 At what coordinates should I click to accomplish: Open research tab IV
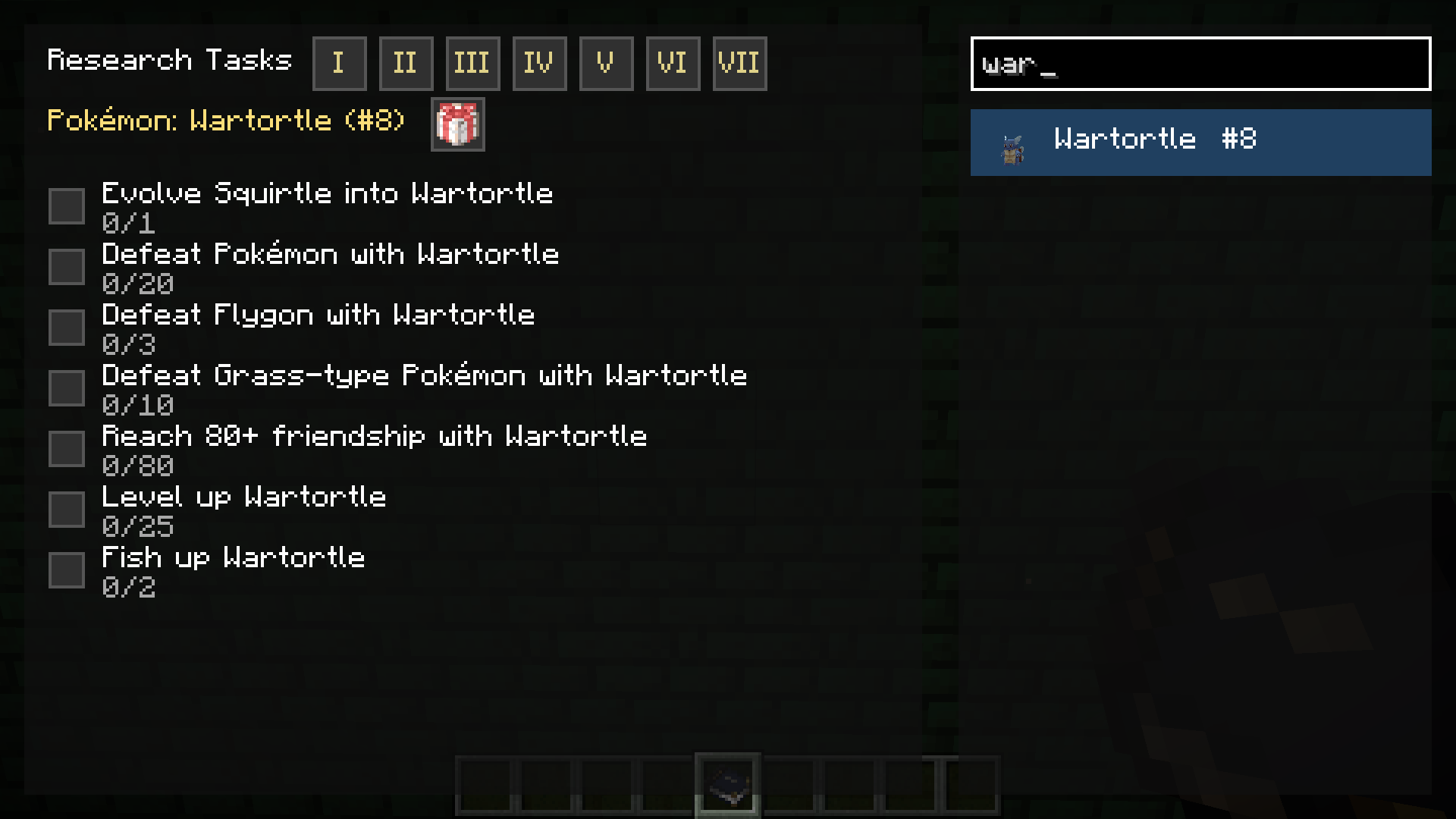pyautogui.click(x=539, y=63)
